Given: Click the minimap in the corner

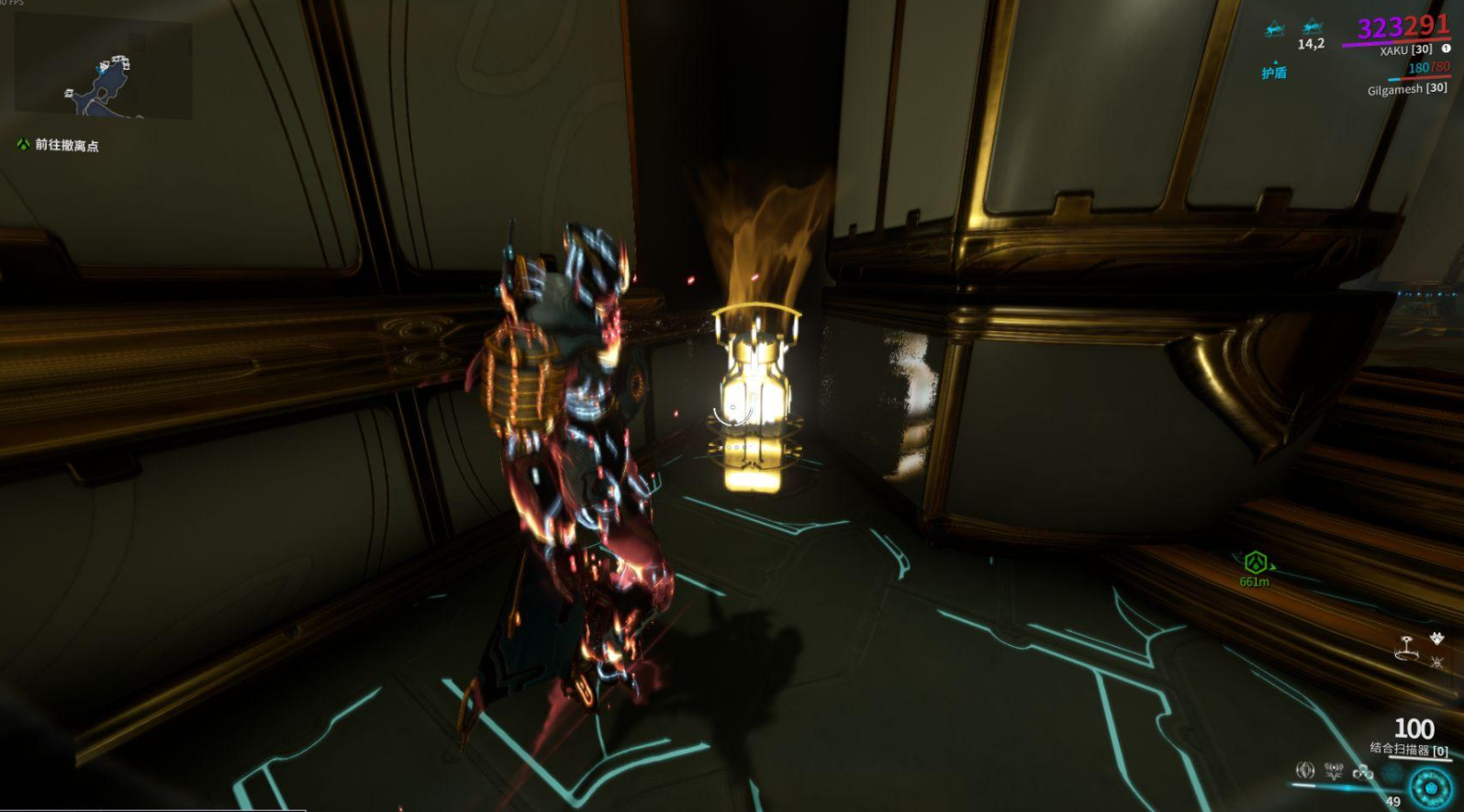Looking at the screenshot, I should (103, 66).
